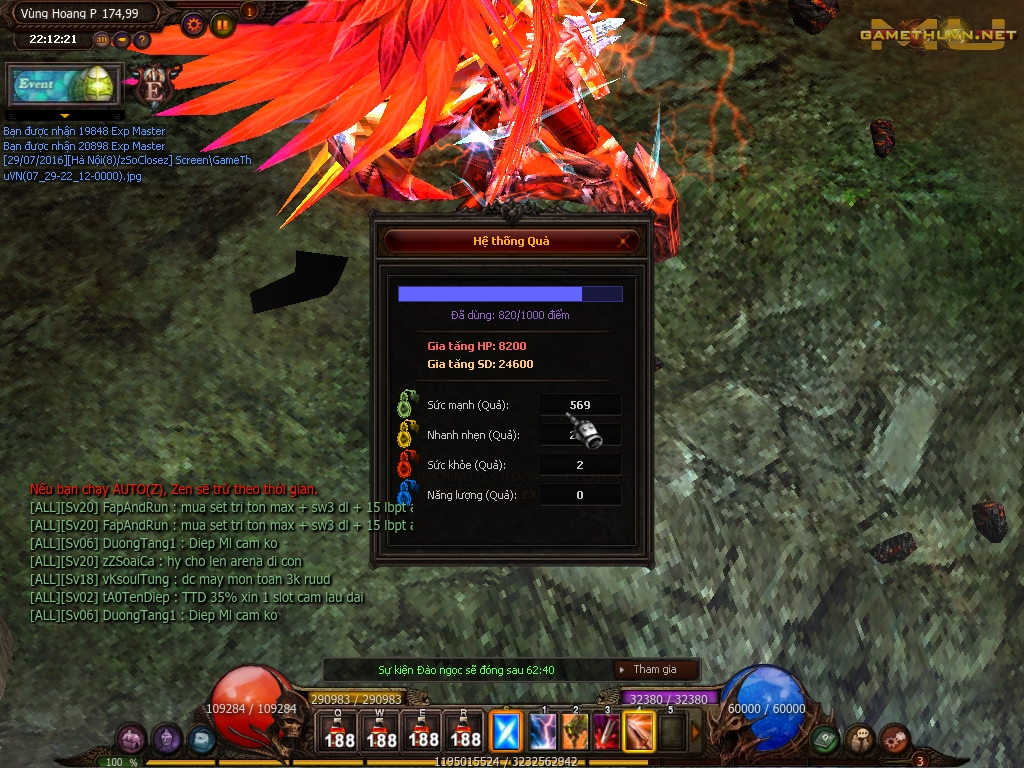The width and height of the screenshot is (1024, 768).
Task: Show next skill page with arrow
Action: pyautogui.click(x=697, y=732)
